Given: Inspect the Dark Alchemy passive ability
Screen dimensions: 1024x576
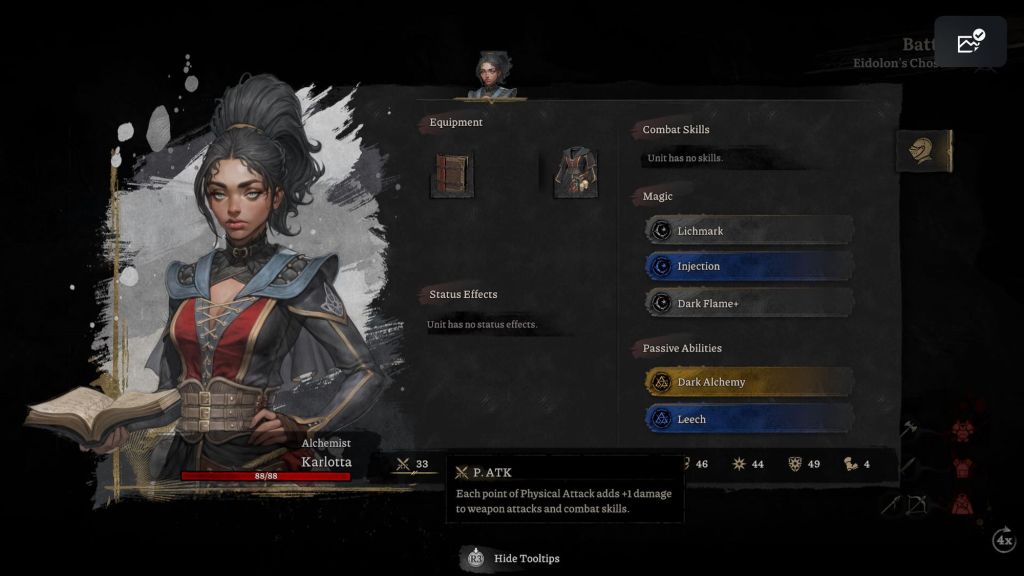Looking at the screenshot, I should [x=749, y=382].
